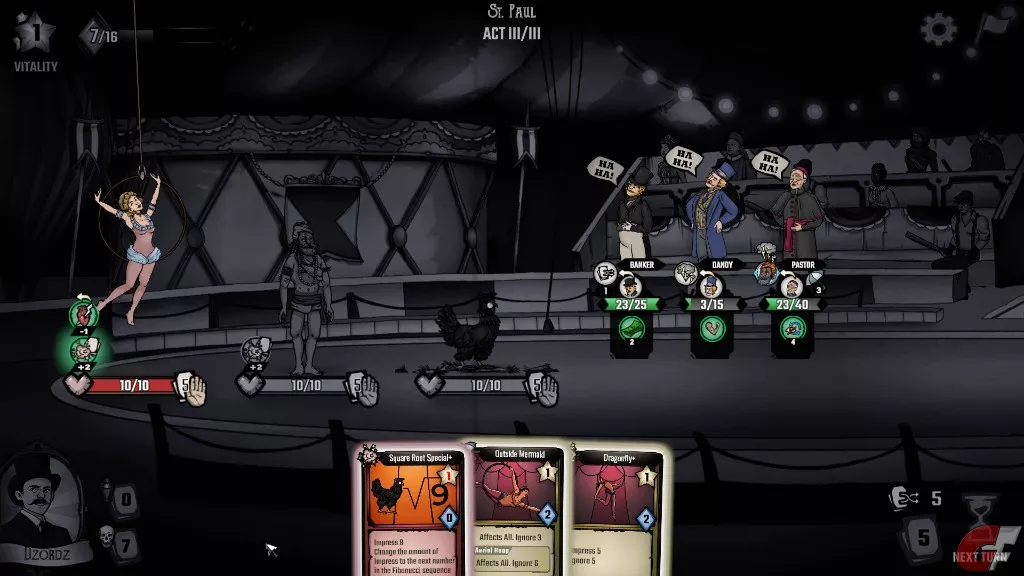Inspect Dandy's green heart status icon
This screenshot has height=576, width=1024.
click(709, 328)
